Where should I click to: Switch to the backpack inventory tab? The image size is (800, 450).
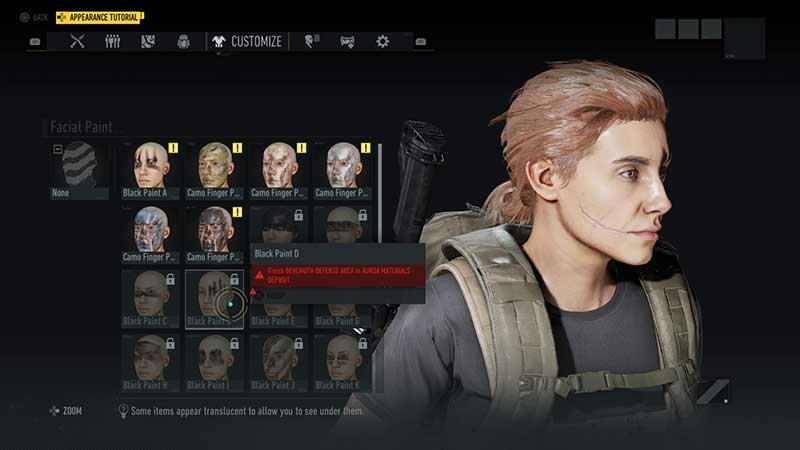(x=183, y=42)
